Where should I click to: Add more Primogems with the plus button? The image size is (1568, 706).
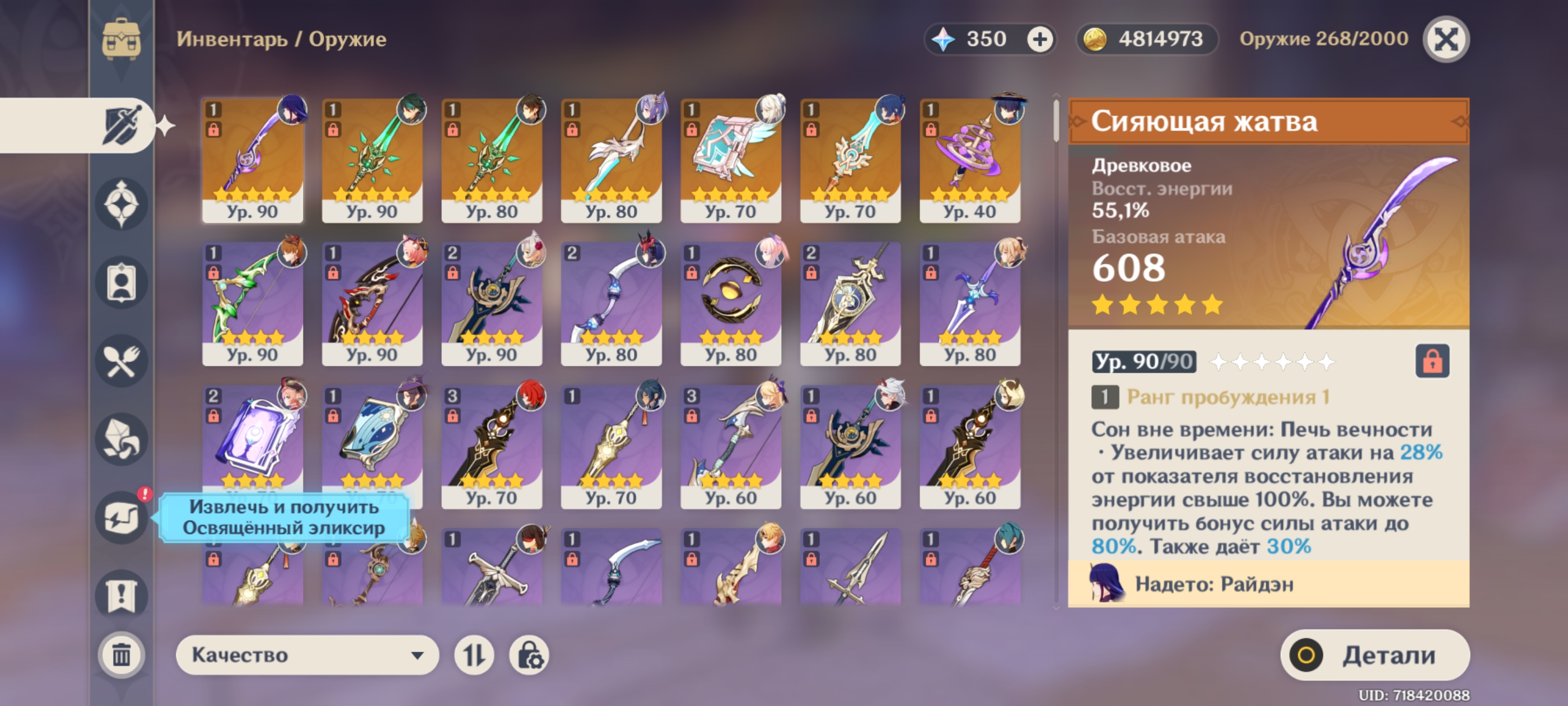coord(1040,40)
